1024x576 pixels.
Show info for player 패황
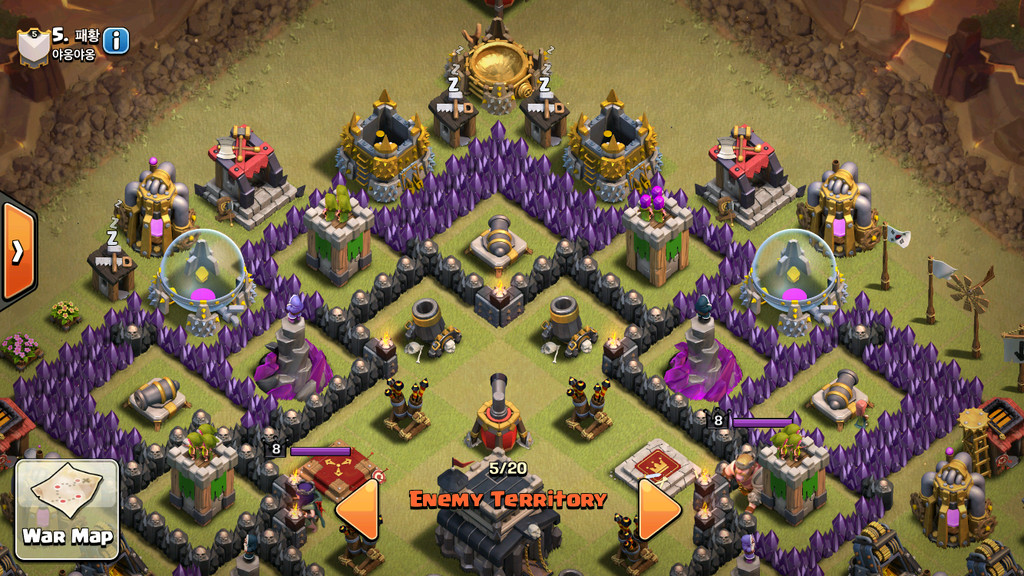[x=116, y=41]
